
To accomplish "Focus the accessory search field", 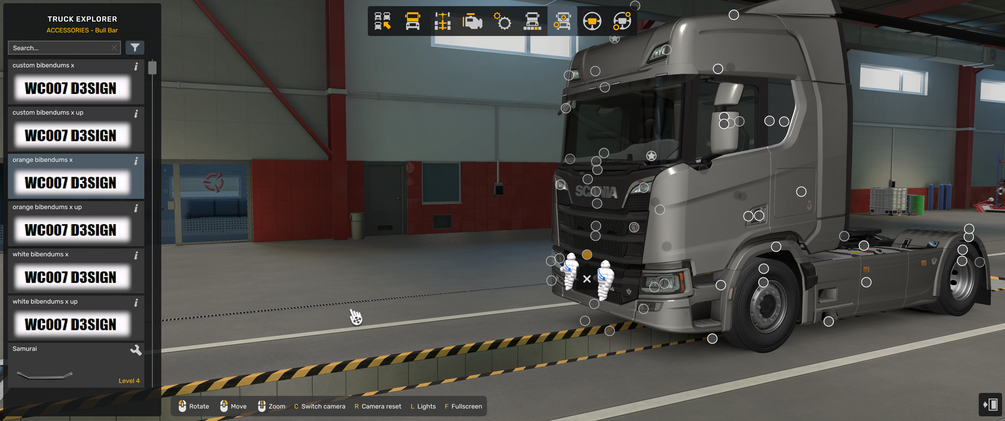I will 58,48.
